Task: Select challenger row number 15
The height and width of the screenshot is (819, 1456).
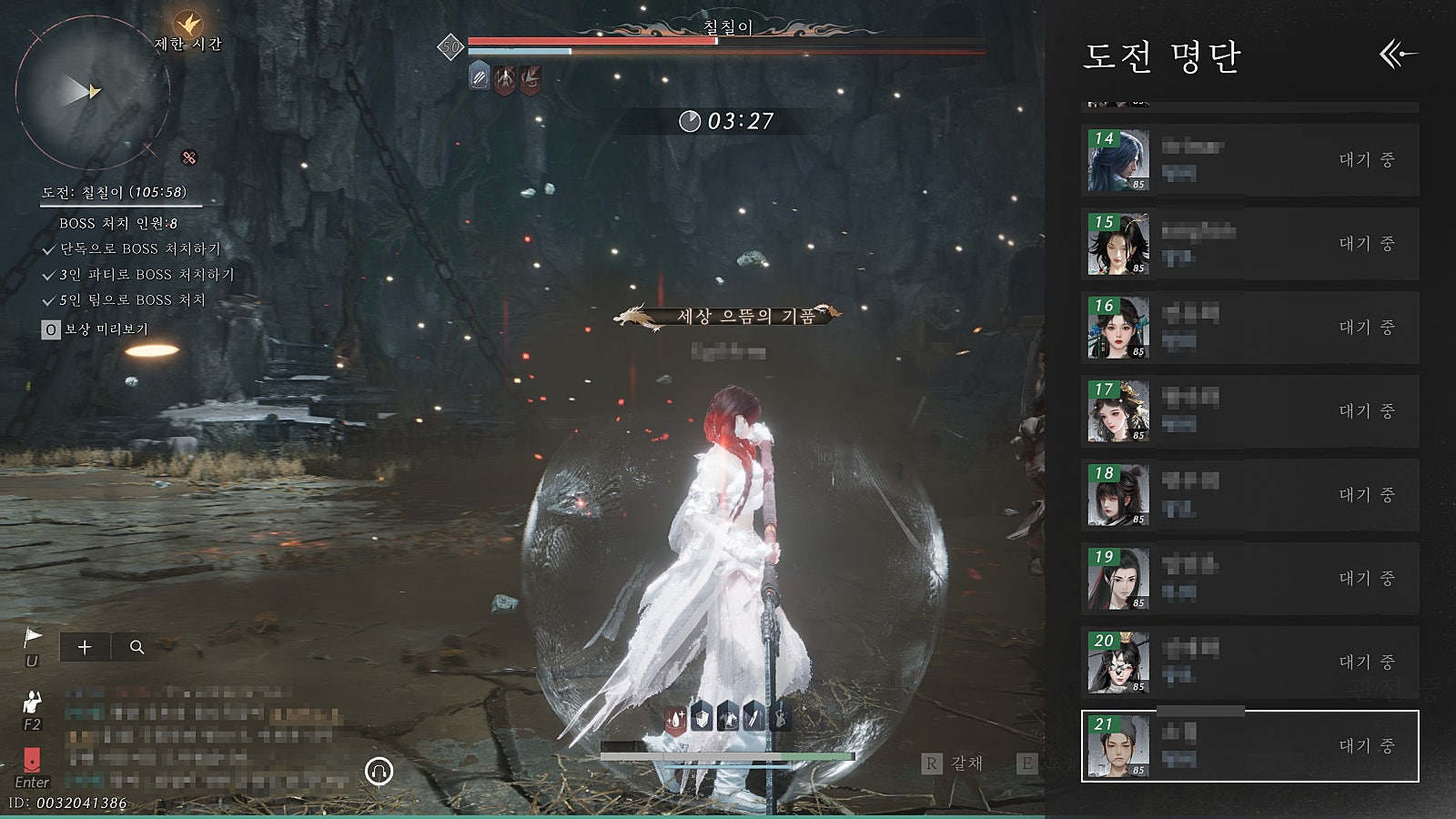Action: (1249, 244)
